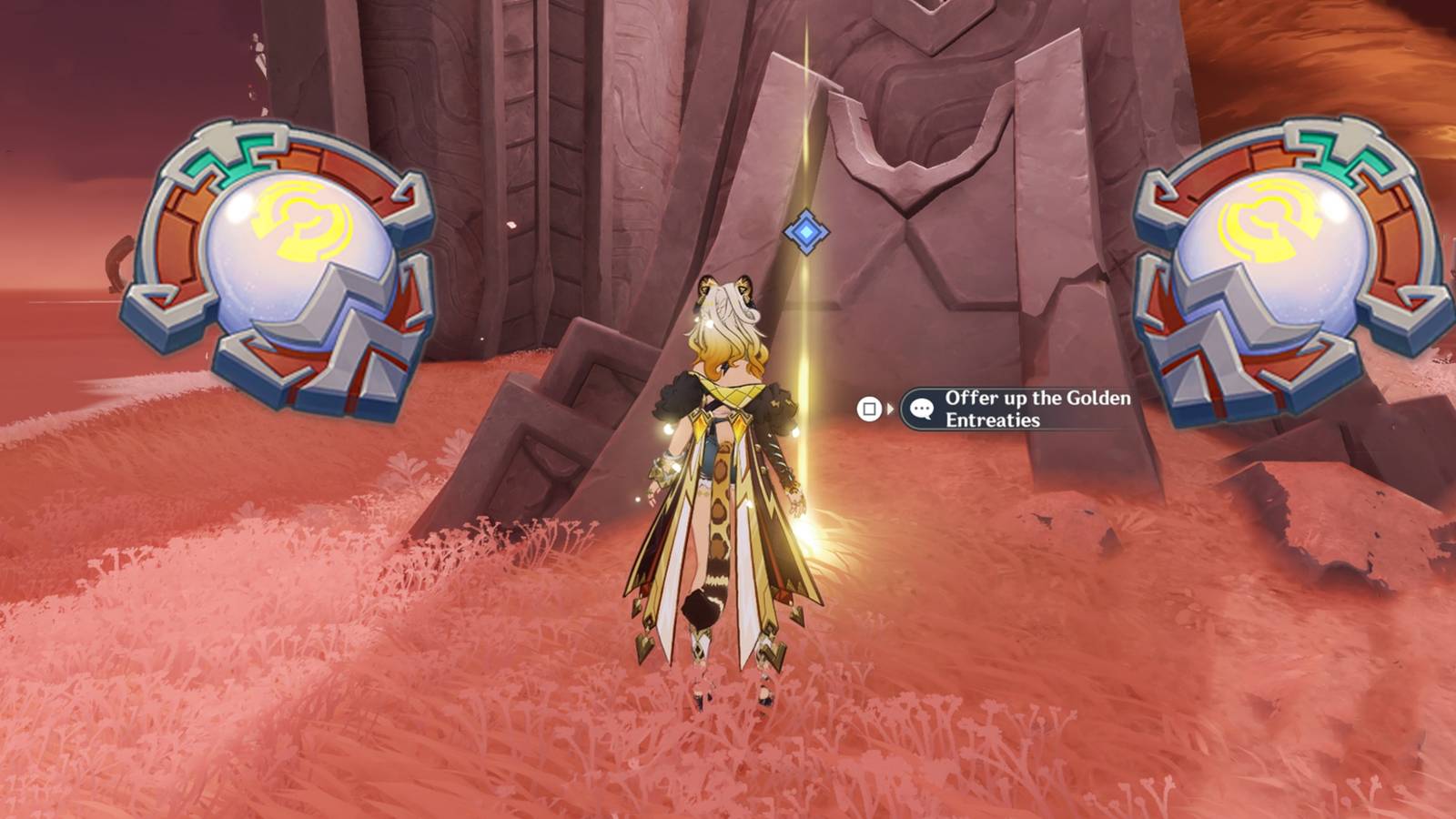Click the speech bubble icon in the interaction prompt

[922, 409]
